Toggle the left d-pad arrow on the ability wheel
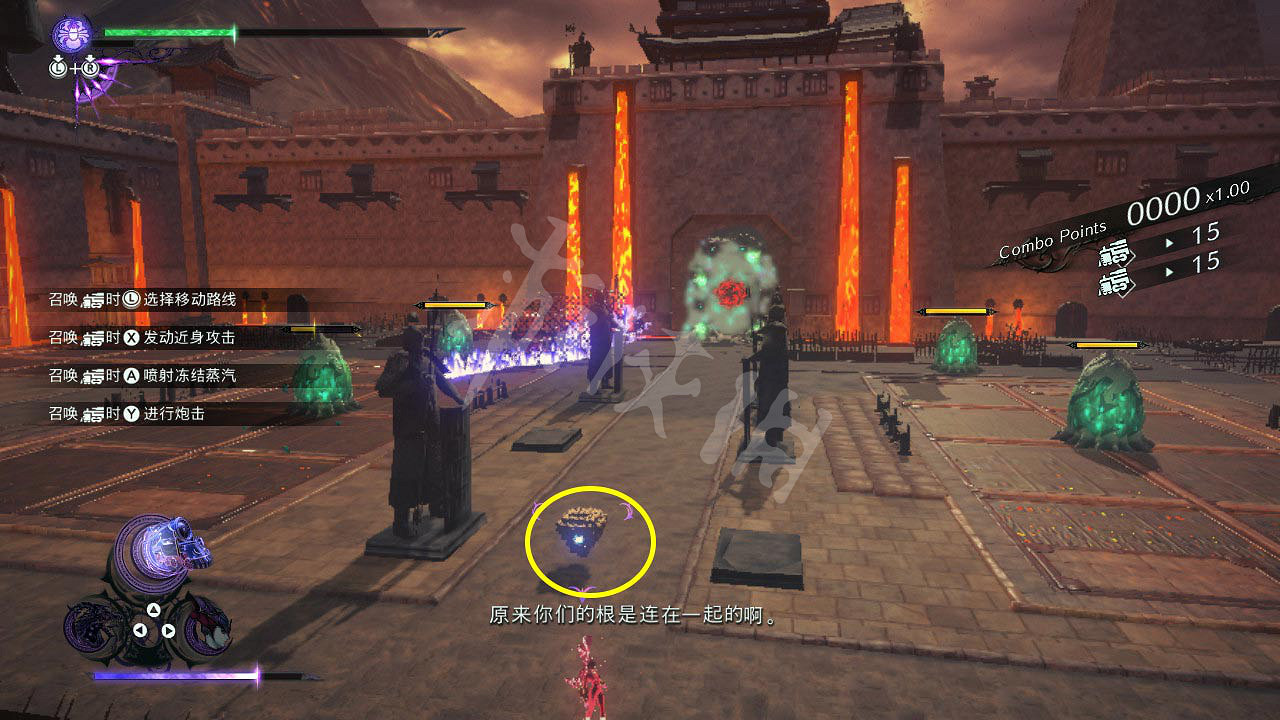 [141, 629]
